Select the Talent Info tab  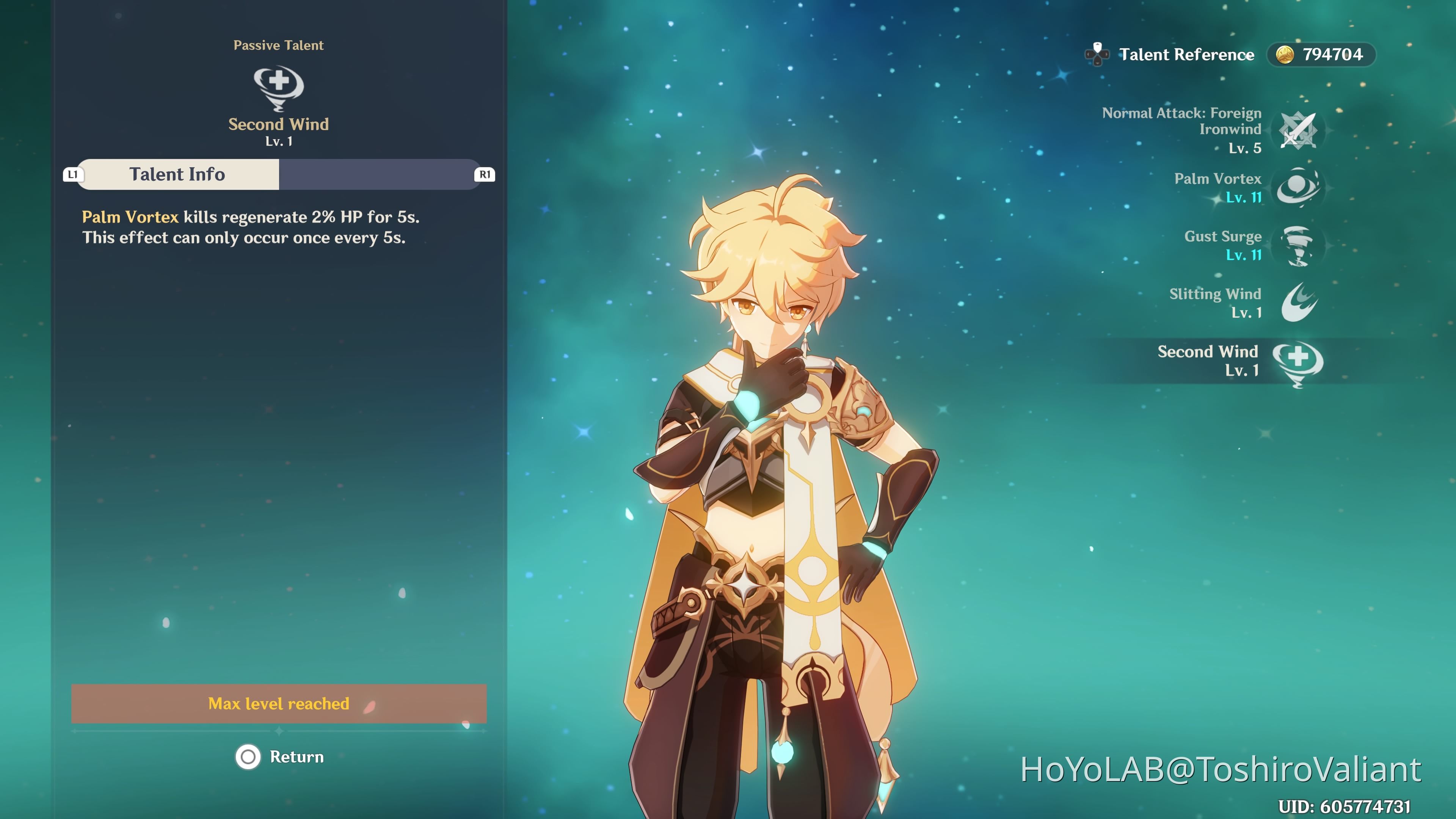tap(177, 174)
